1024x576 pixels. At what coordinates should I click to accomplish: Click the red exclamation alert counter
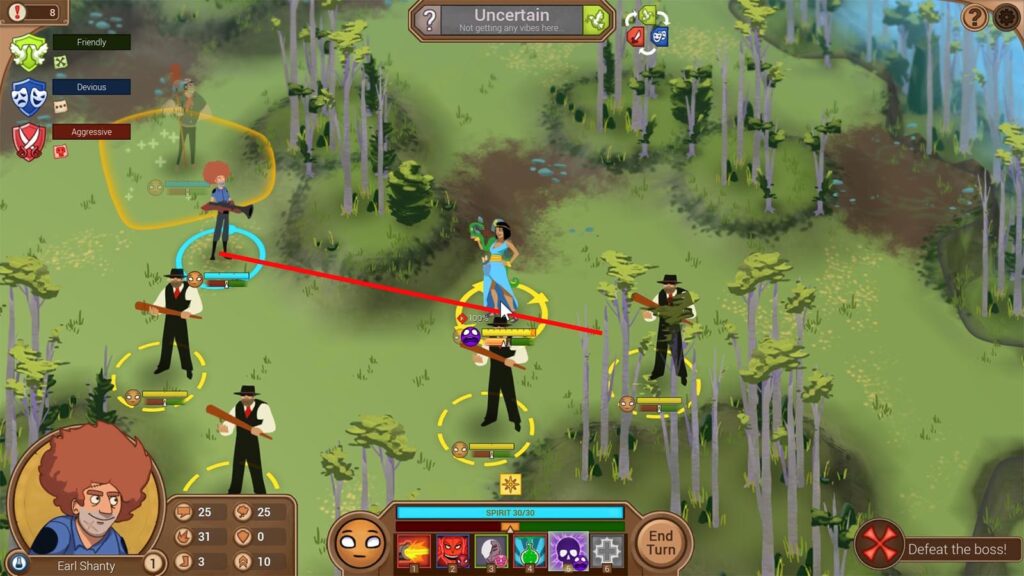click(33, 12)
